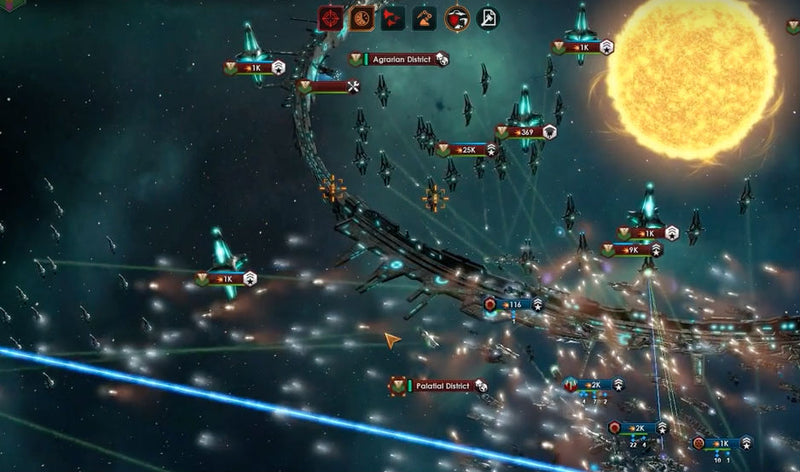Choose the 369 power fleet marker
The image size is (800, 472).
(524, 132)
